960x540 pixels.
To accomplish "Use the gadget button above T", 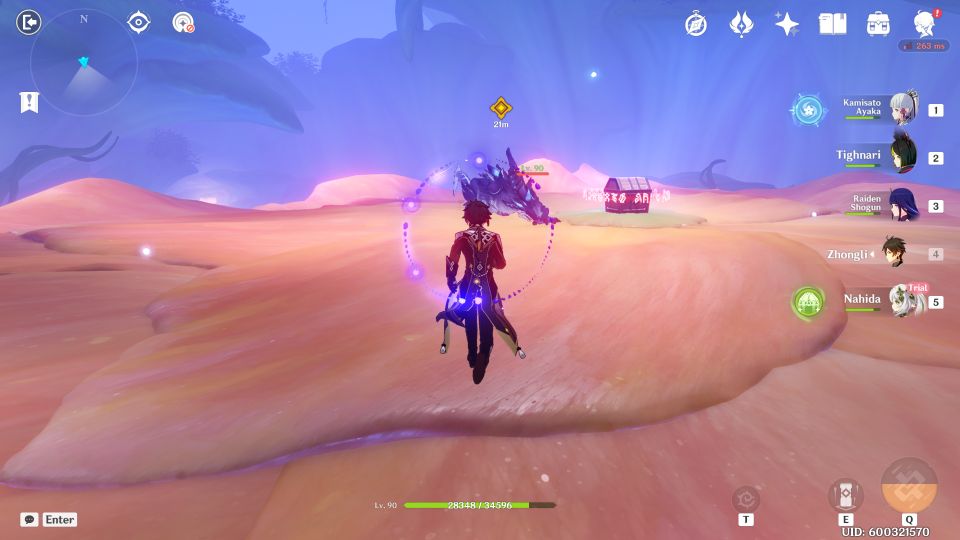I will 746,498.
